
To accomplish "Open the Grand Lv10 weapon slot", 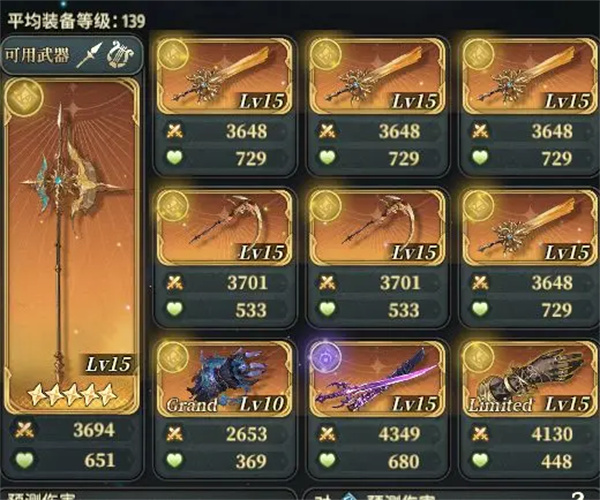I will 223,381.
